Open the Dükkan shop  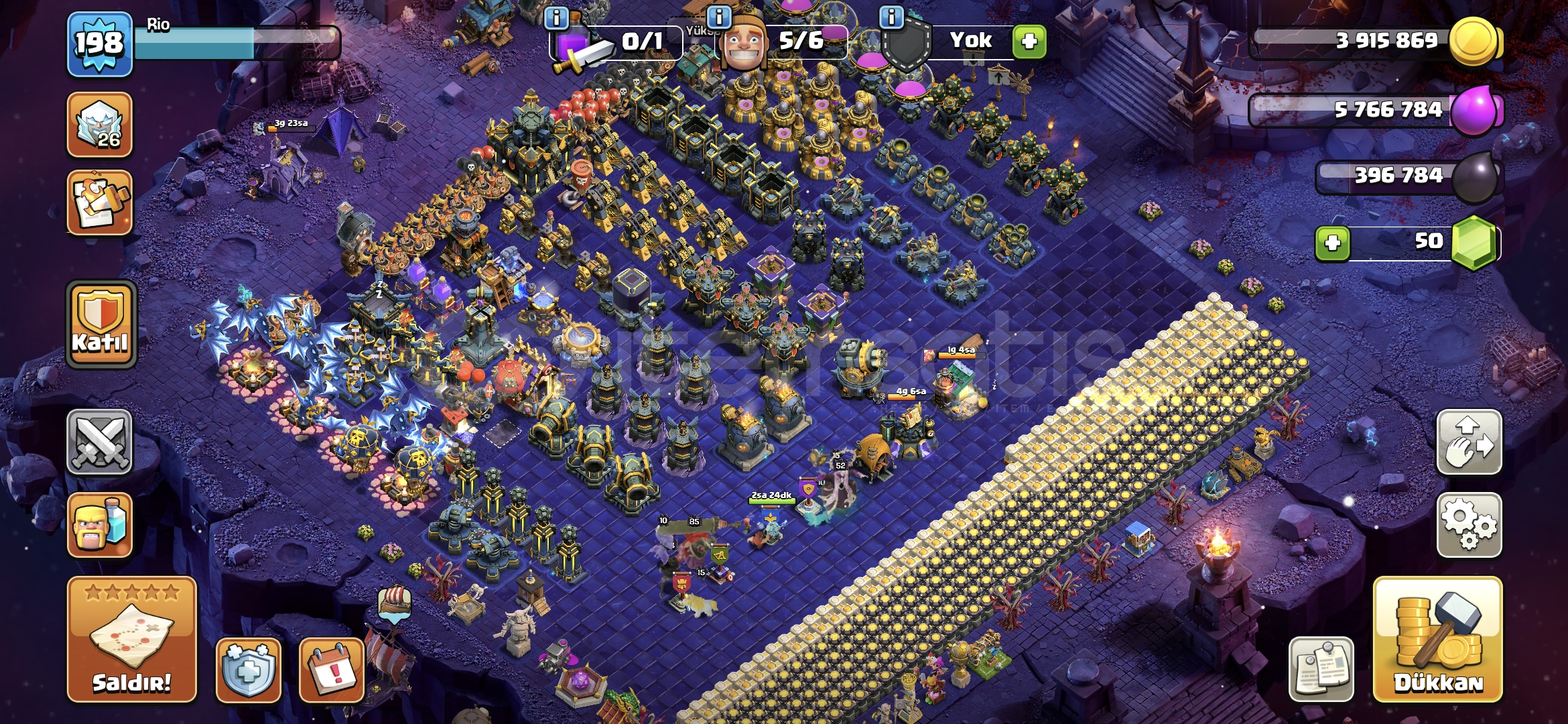pos(1437,639)
